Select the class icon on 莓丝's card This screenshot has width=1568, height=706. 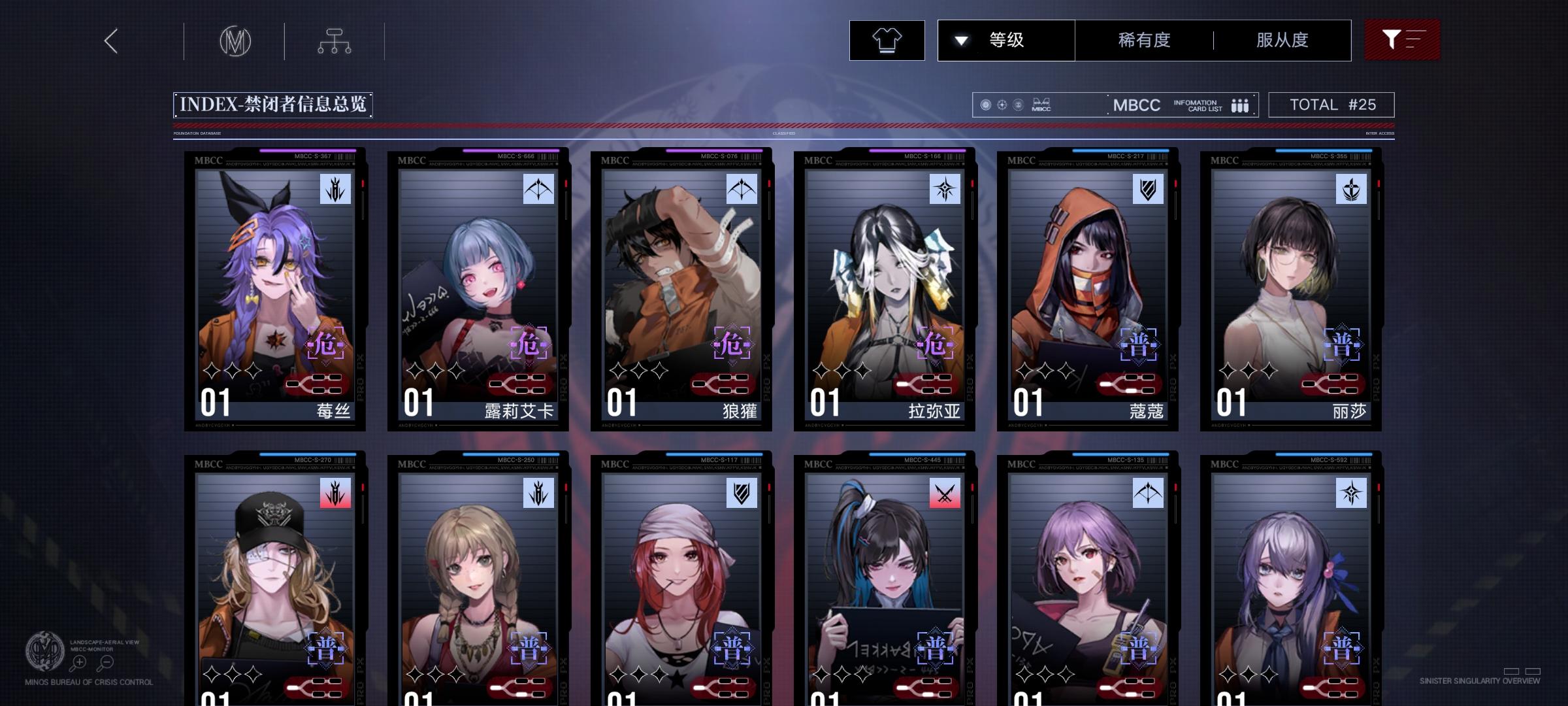[335, 190]
